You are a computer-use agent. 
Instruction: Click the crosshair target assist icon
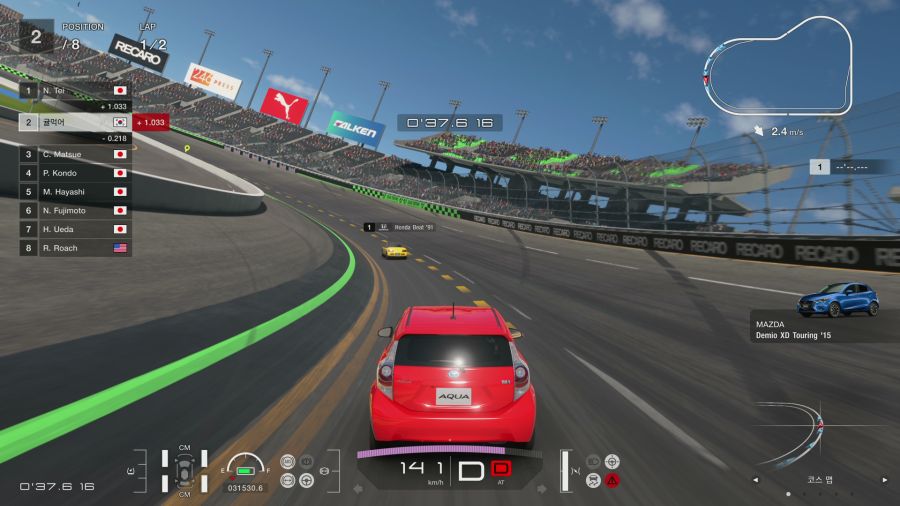[612, 461]
